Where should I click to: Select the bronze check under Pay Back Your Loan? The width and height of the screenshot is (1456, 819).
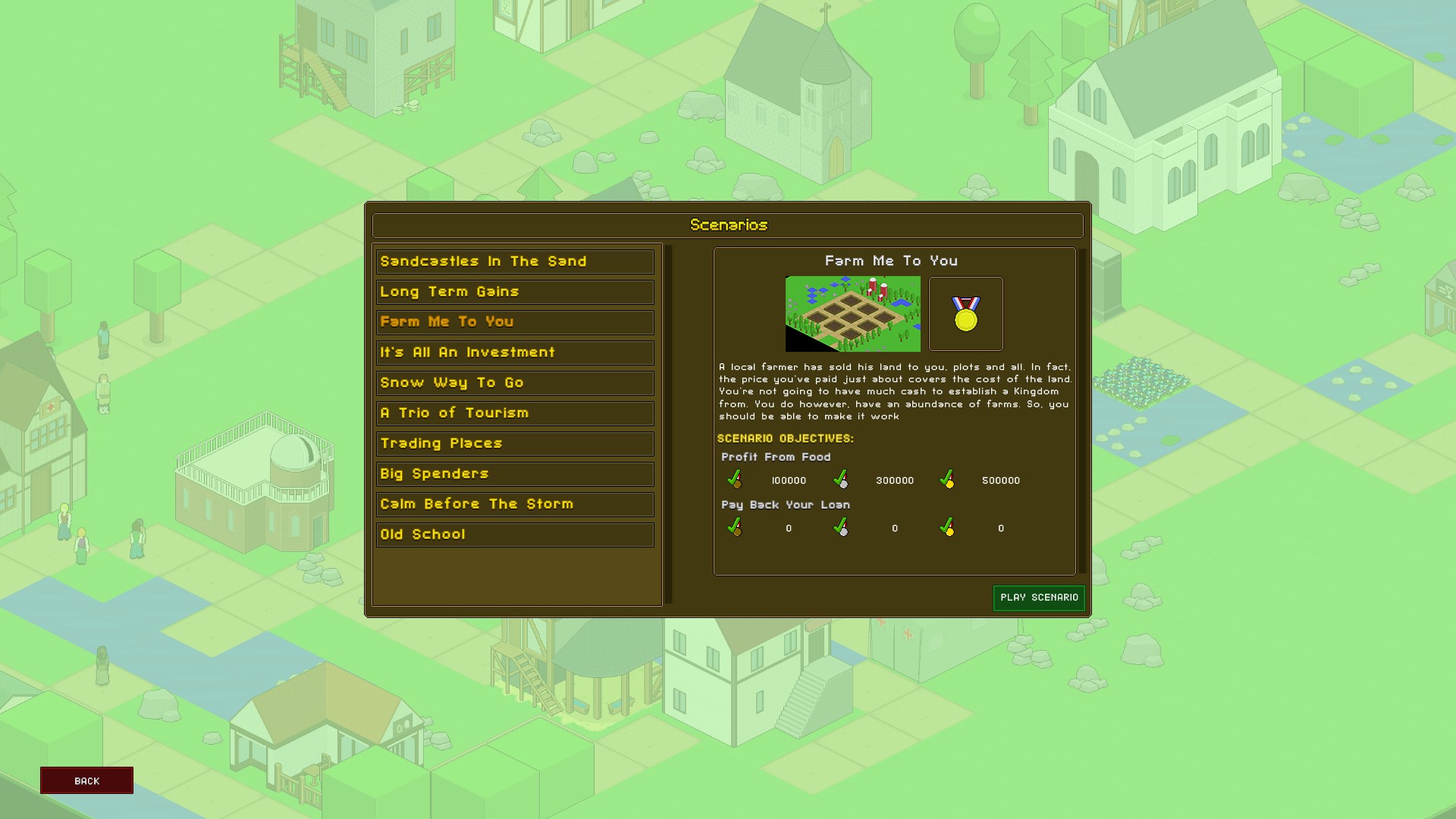pyautogui.click(x=733, y=528)
